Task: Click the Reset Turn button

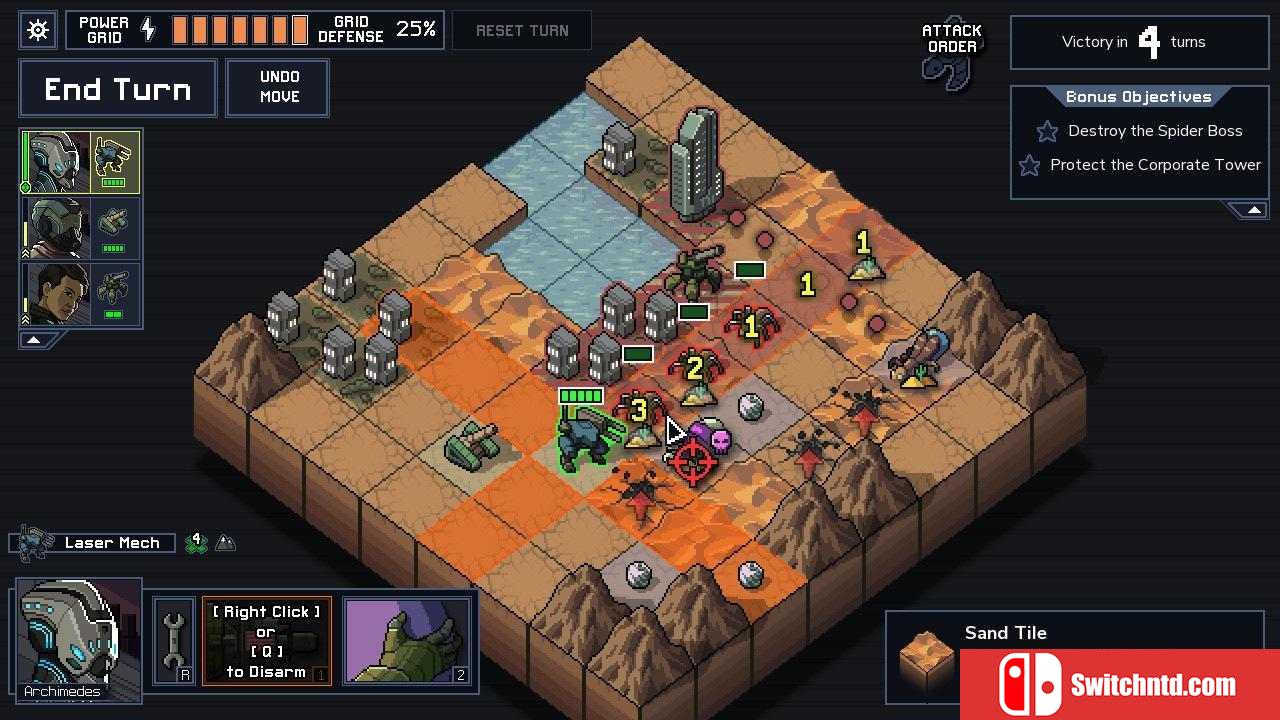Action: [522, 31]
